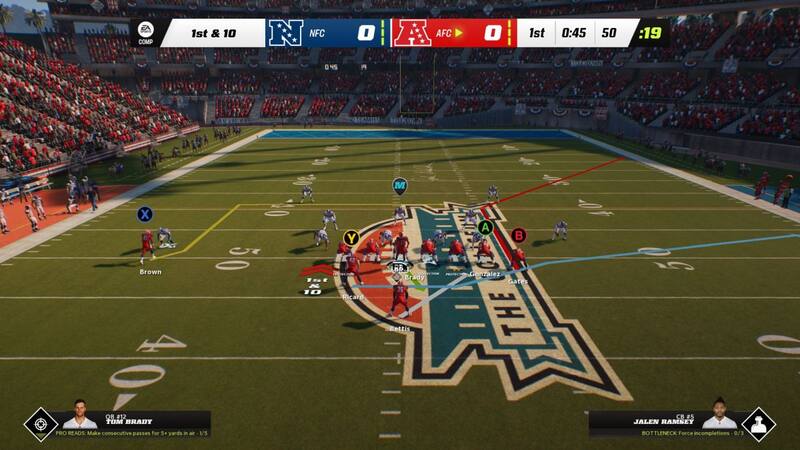Click the NFC team logo on scoreboard
The image size is (800, 450).
(285, 33)
